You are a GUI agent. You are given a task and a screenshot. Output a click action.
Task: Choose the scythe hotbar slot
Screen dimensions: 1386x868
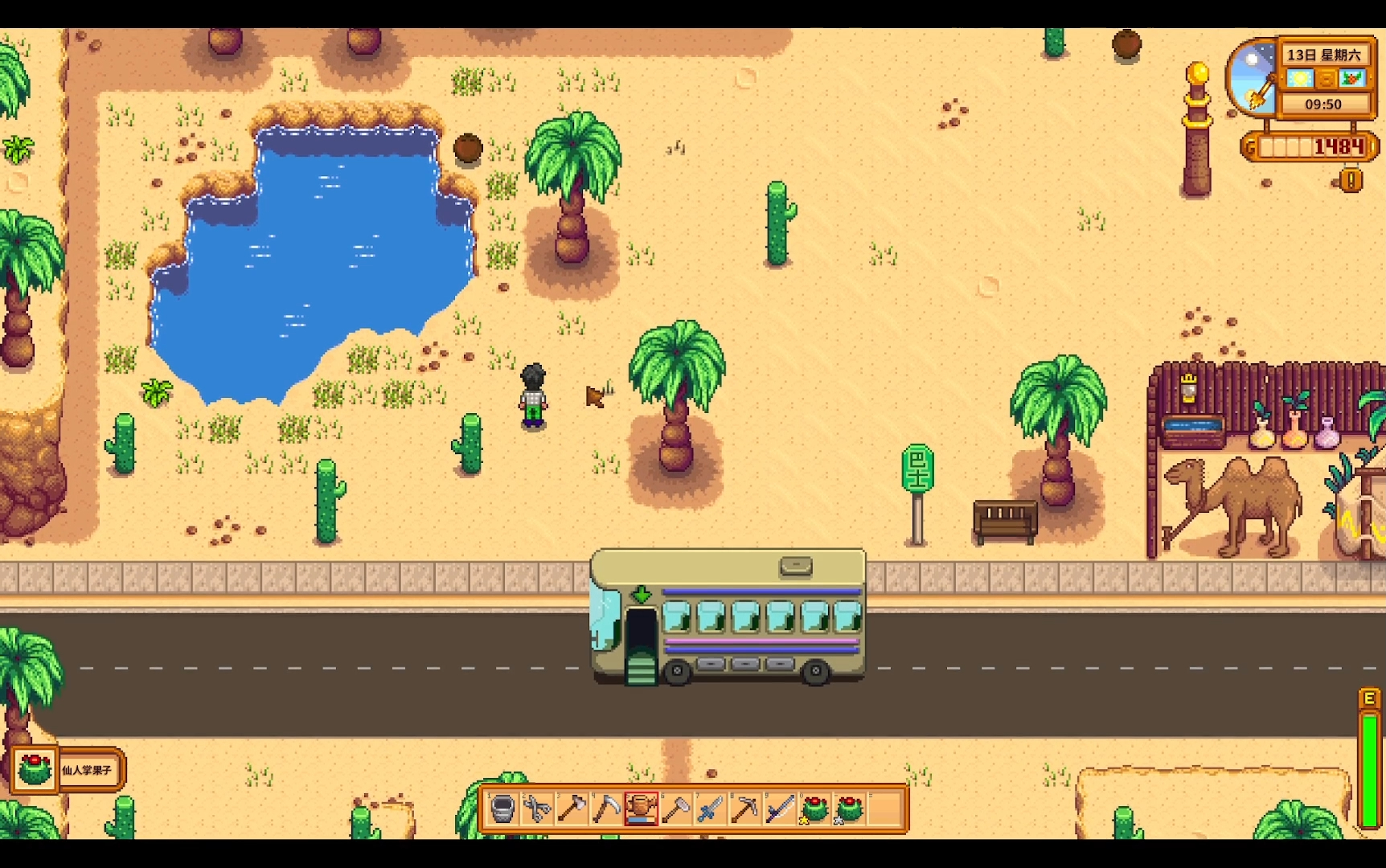pos(606,809)
